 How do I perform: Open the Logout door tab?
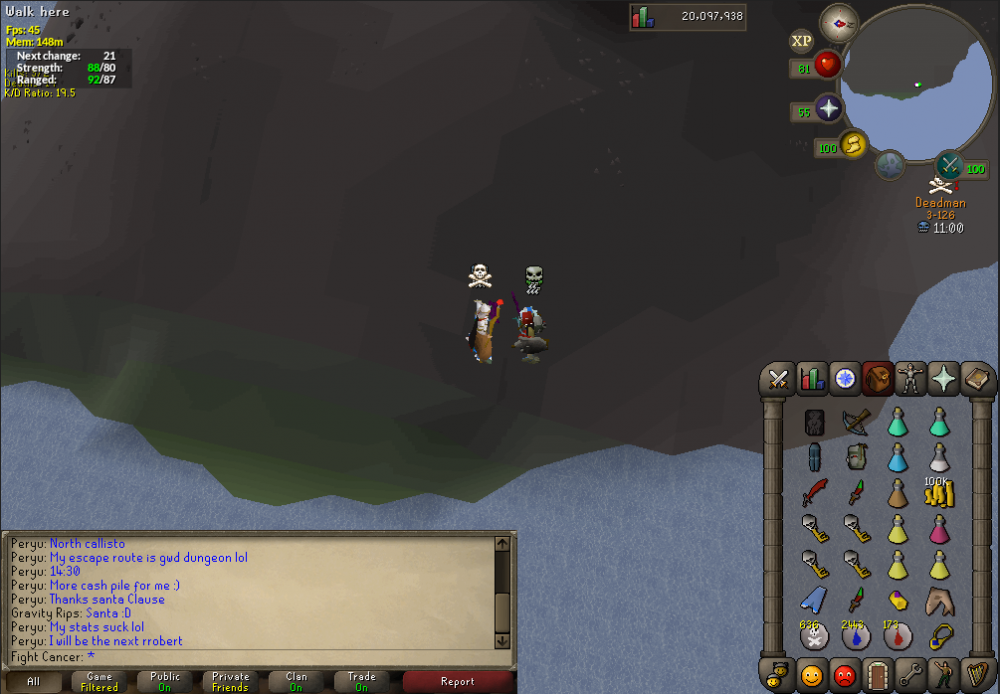coord(878,674)
